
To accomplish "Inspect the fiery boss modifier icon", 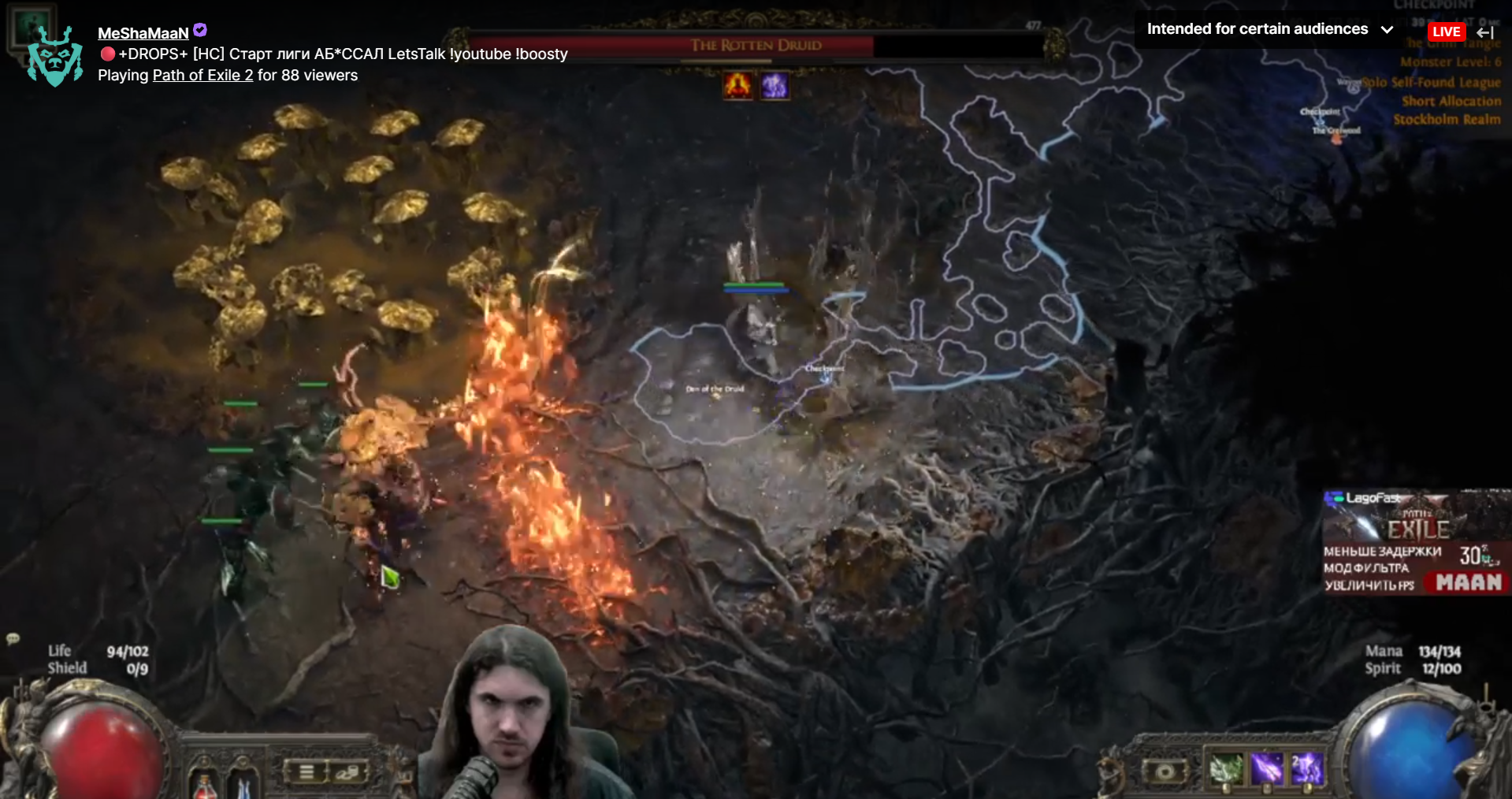I will click(738, 85).
